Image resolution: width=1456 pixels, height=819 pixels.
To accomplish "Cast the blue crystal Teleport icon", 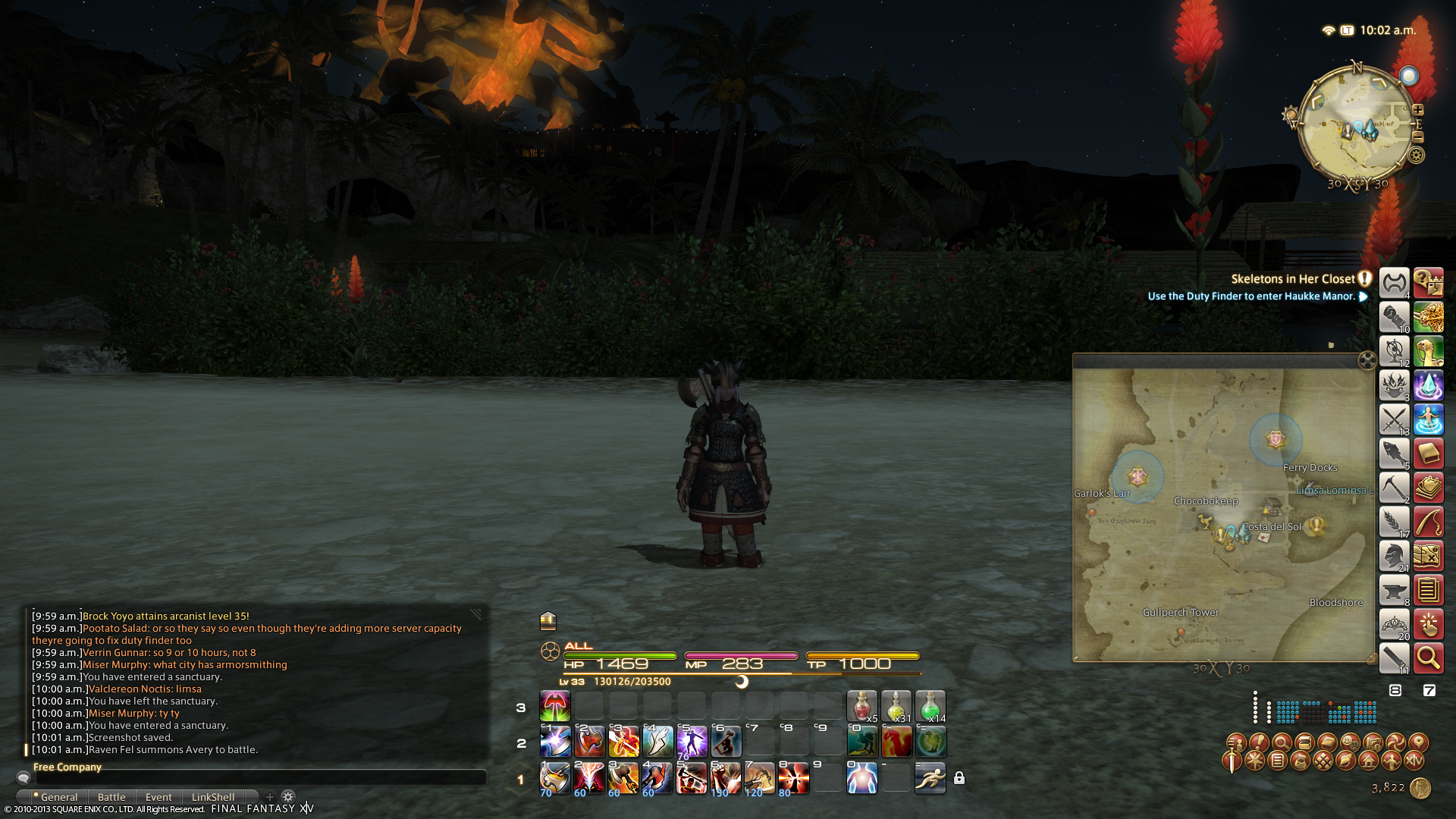I will (1428, 385).
